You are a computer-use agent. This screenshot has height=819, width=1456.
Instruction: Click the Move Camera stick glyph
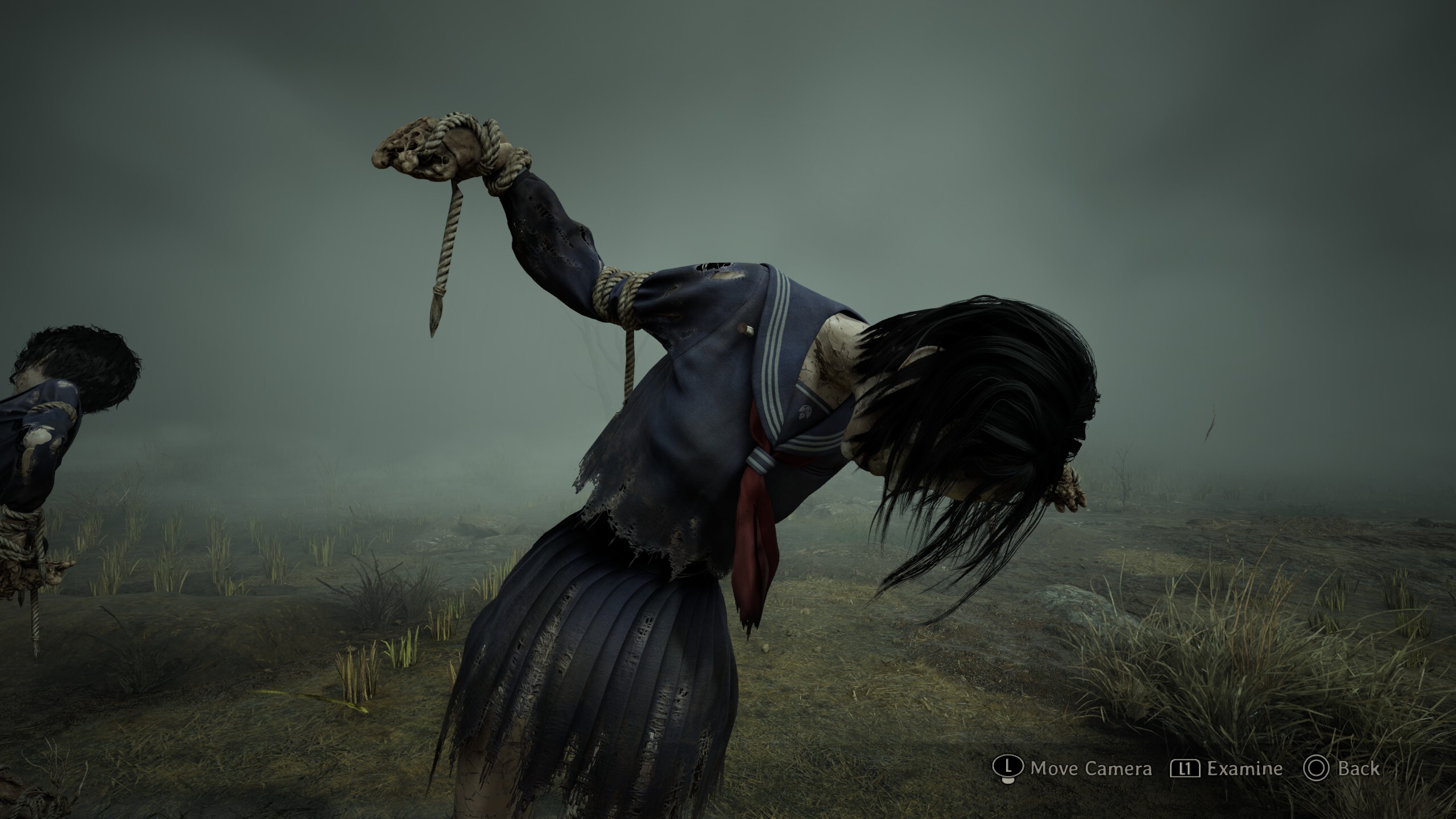[1008, 767]
